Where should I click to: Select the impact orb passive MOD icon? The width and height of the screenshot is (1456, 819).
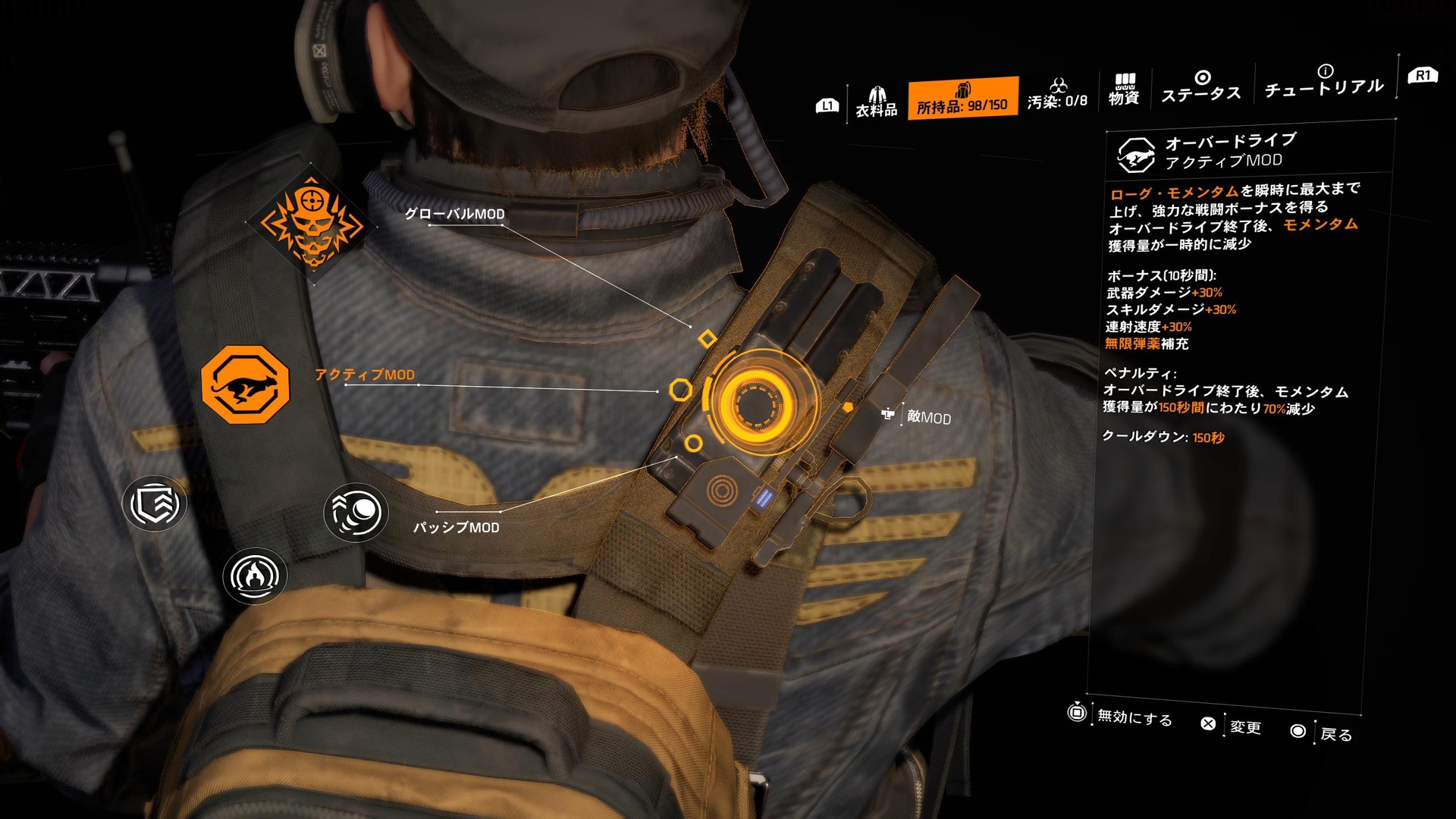pos(356,513)
